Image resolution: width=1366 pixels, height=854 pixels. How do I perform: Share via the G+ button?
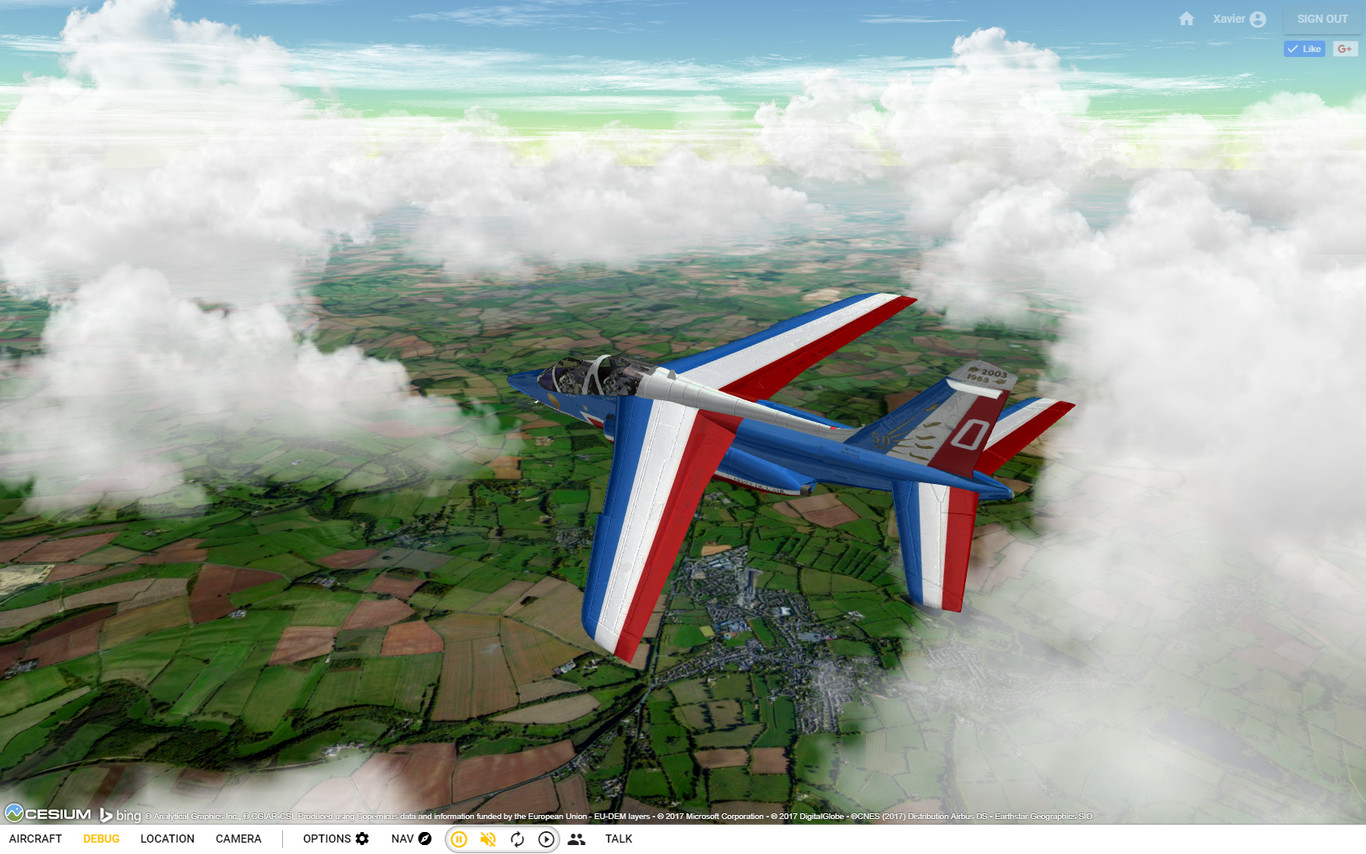[x=1345, y=48]
